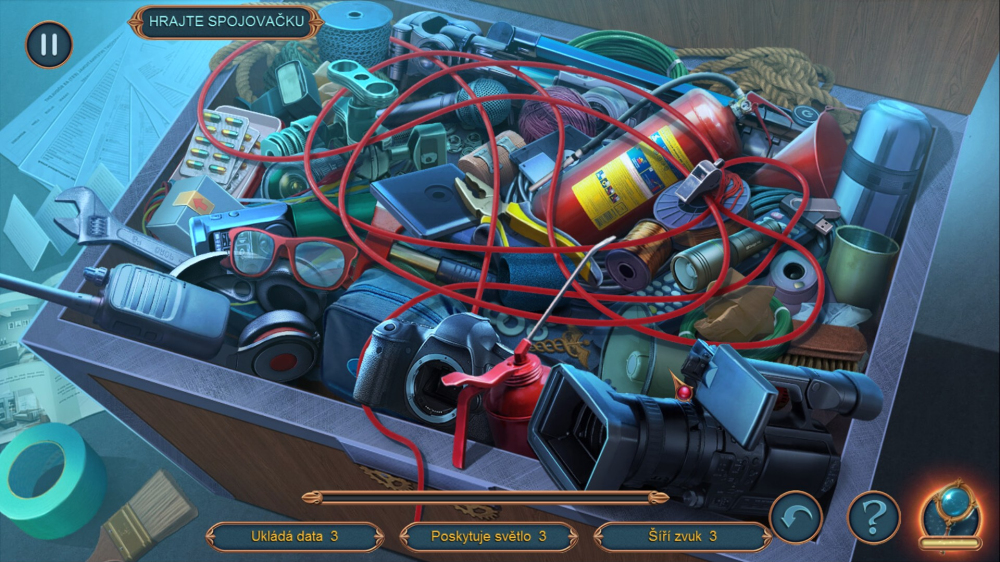Screen dimensions: 1000x562
Task: Pause the game with the round pause button
Action: (48, 44)
